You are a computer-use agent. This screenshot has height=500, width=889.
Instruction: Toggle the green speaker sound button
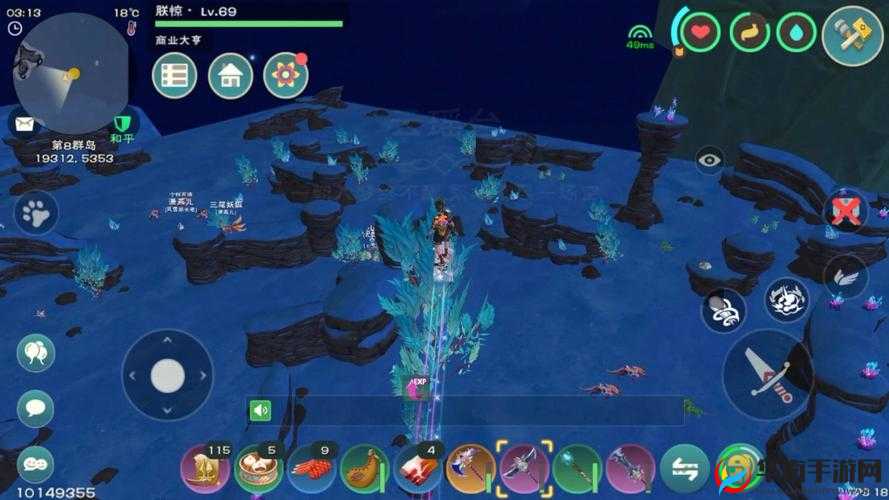tap(261, 410)
